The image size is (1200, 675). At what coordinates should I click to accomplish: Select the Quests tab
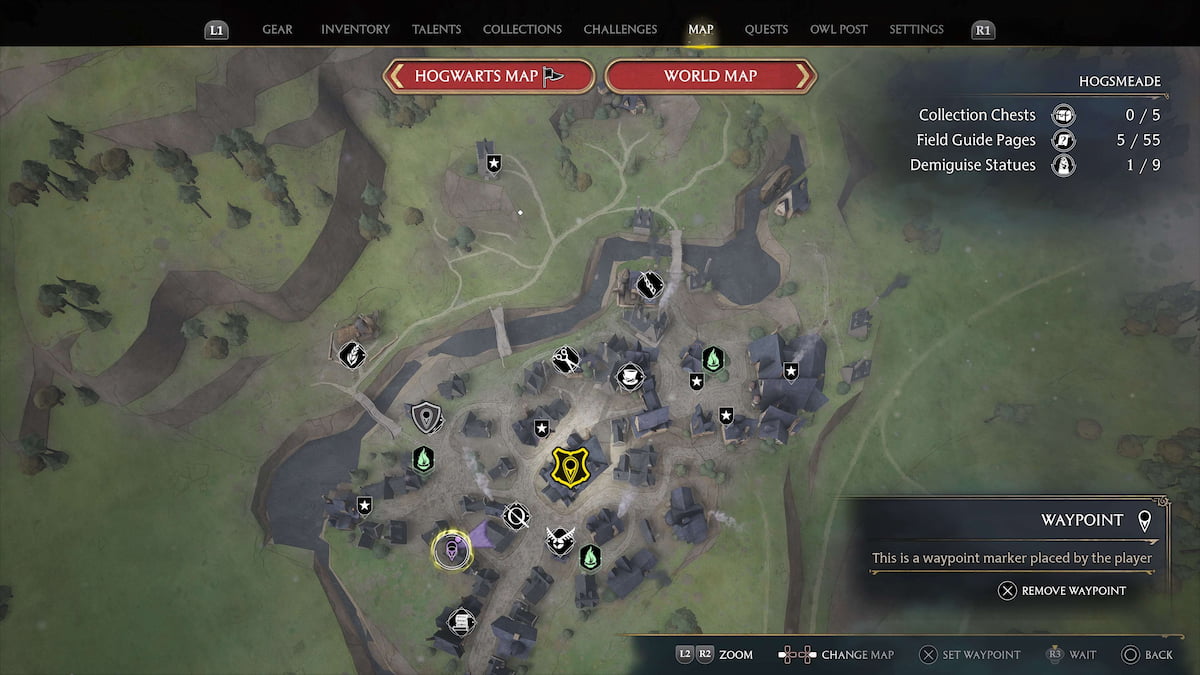click(x=766, y=30)
